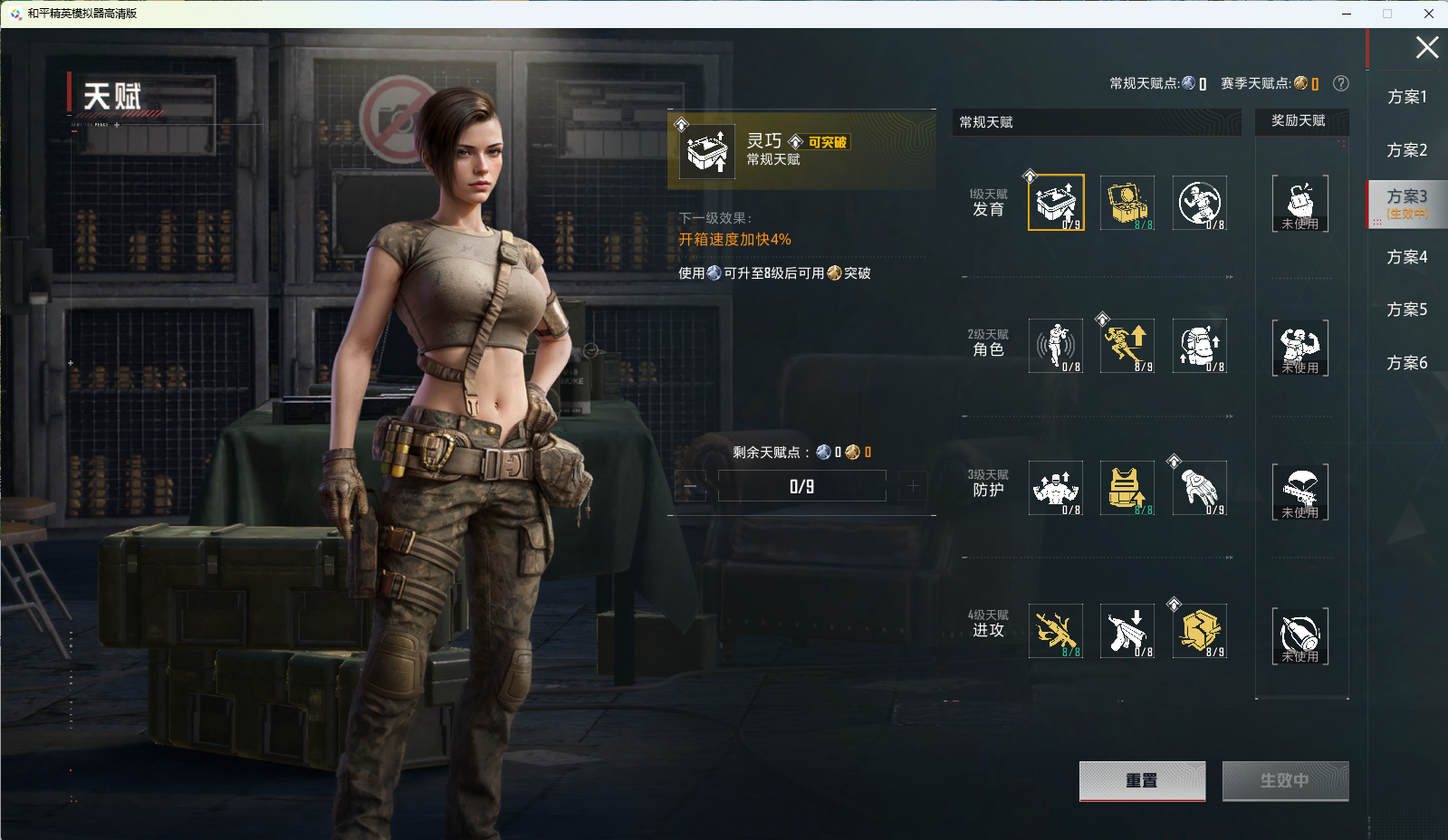Screen dimensions: 1448x840
Task: Choose the muscular soldier reward talent slot
Action: 1299,347
